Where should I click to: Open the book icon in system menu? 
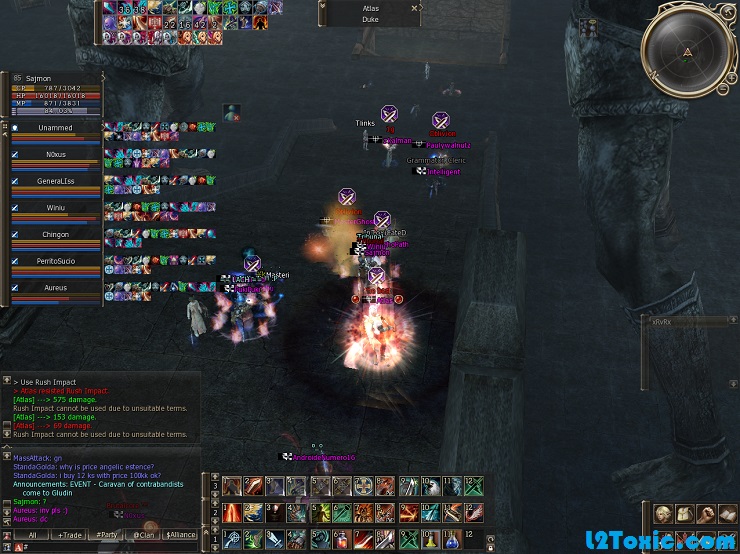(728, 513)
